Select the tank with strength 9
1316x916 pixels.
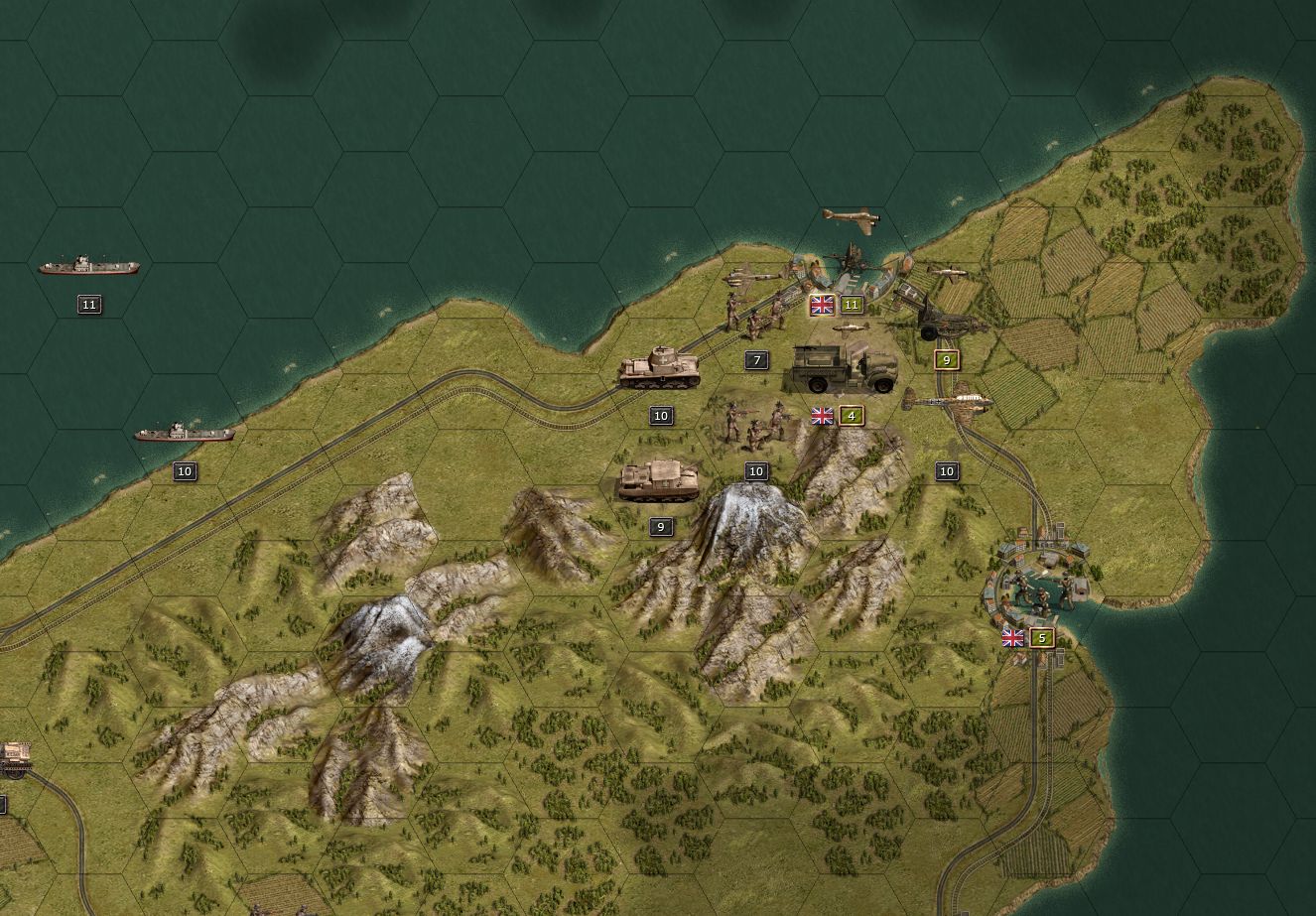pyautogui.click(x=659, y=480)
